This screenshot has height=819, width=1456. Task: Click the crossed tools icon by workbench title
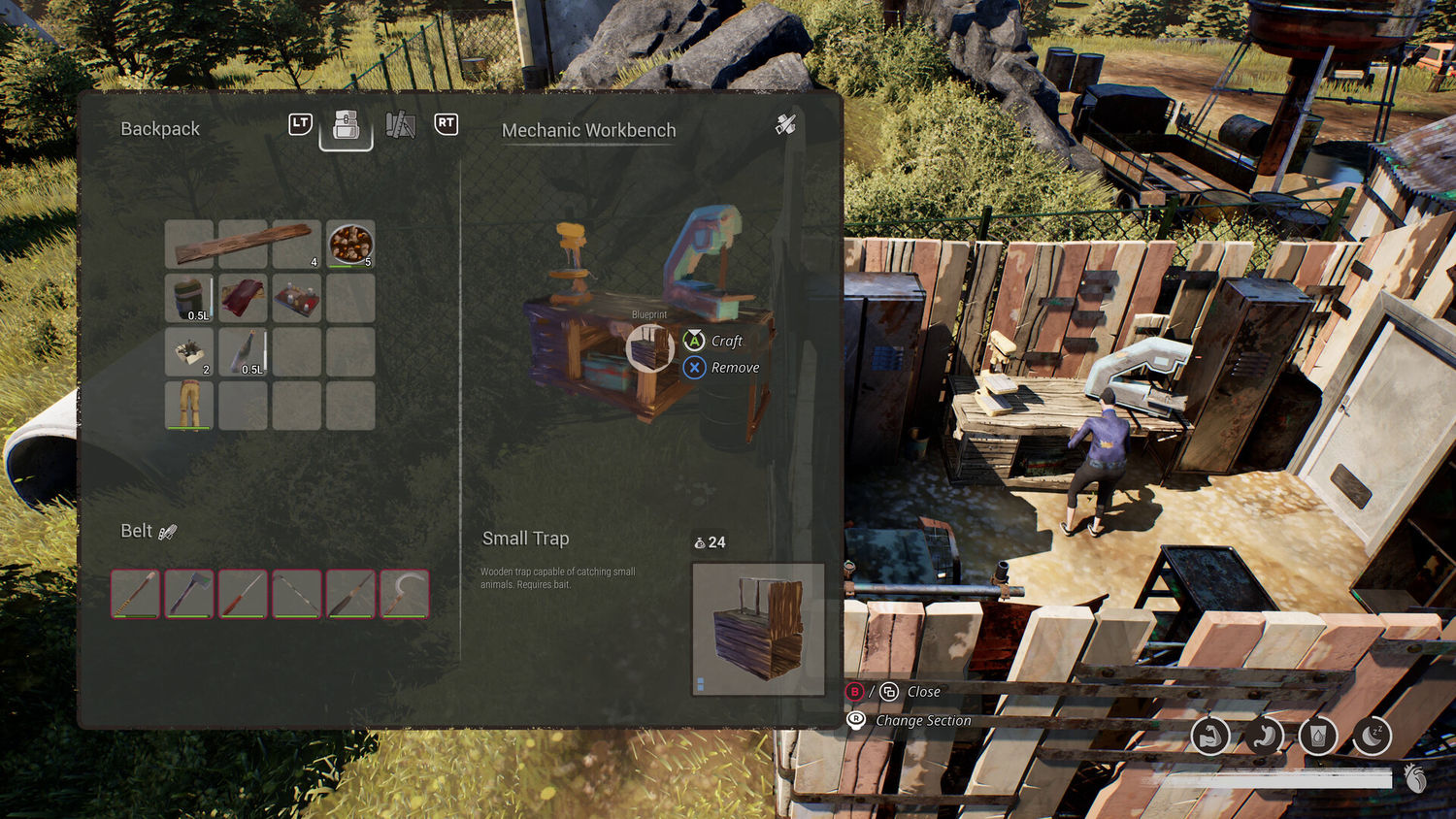(x=785, y=125)
